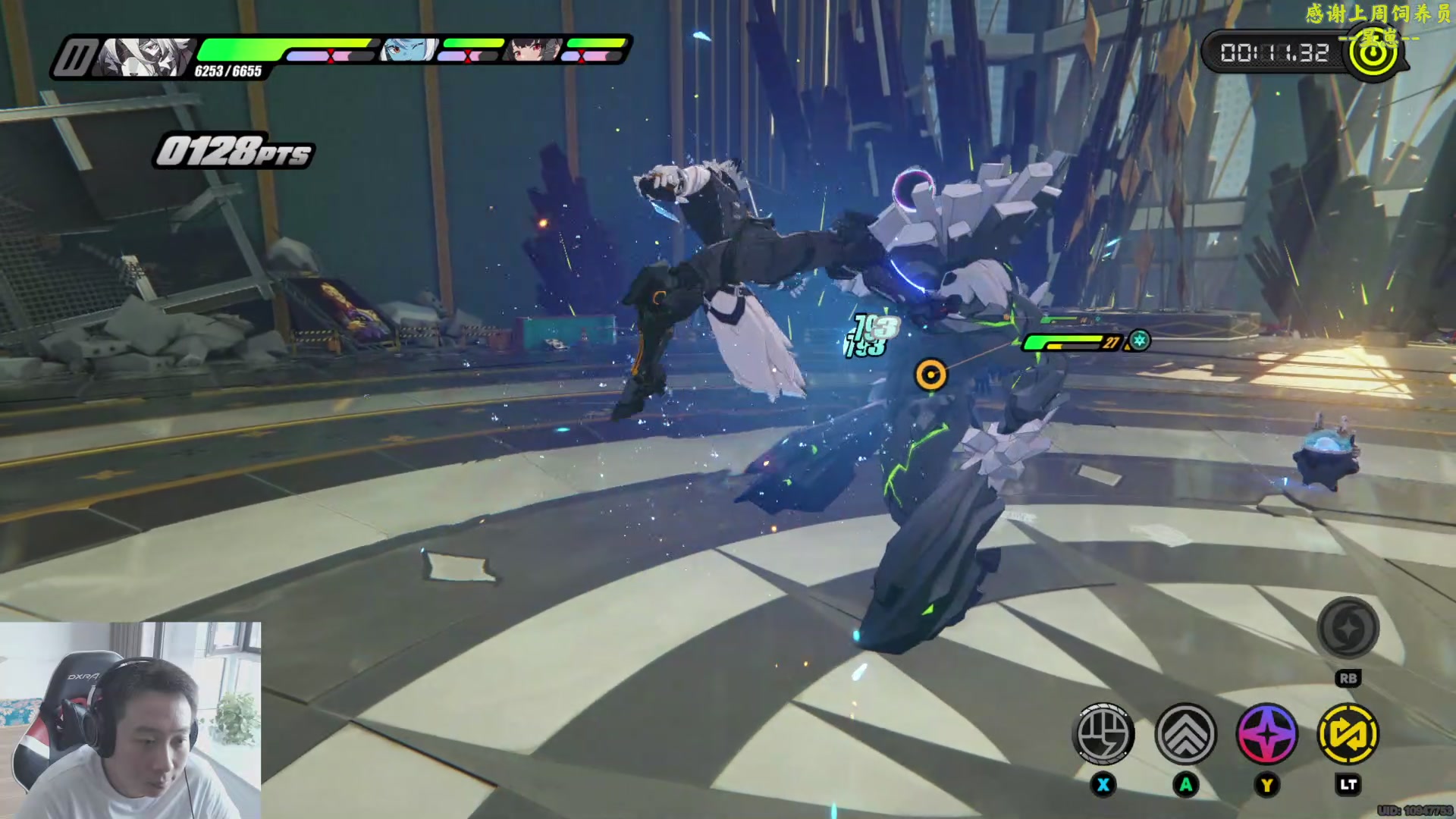Click the streamer webcam overlay
This screenshot has height=819, width=1456.
click(x=130, y=720)
